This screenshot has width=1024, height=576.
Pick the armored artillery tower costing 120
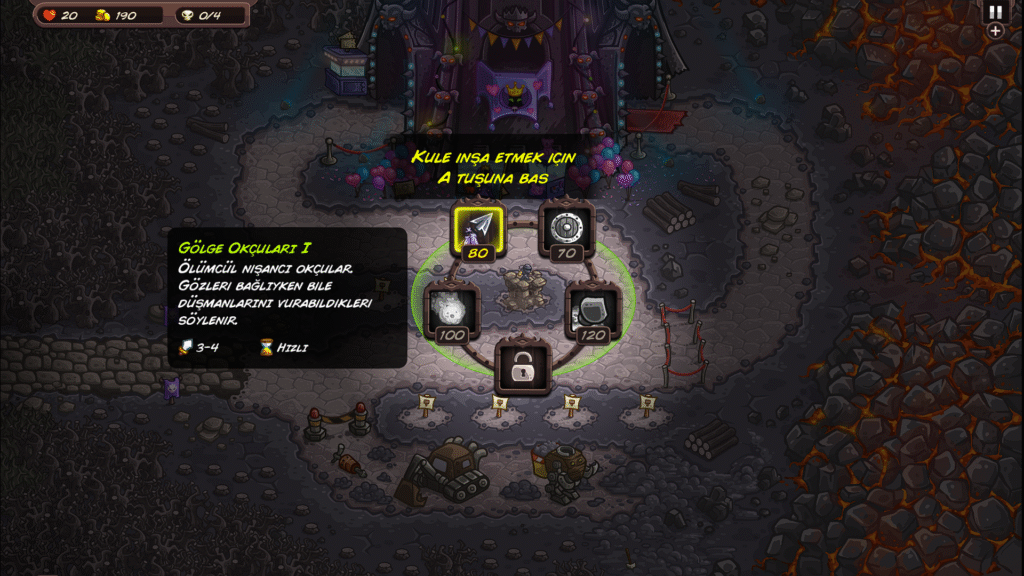point(593,310)
